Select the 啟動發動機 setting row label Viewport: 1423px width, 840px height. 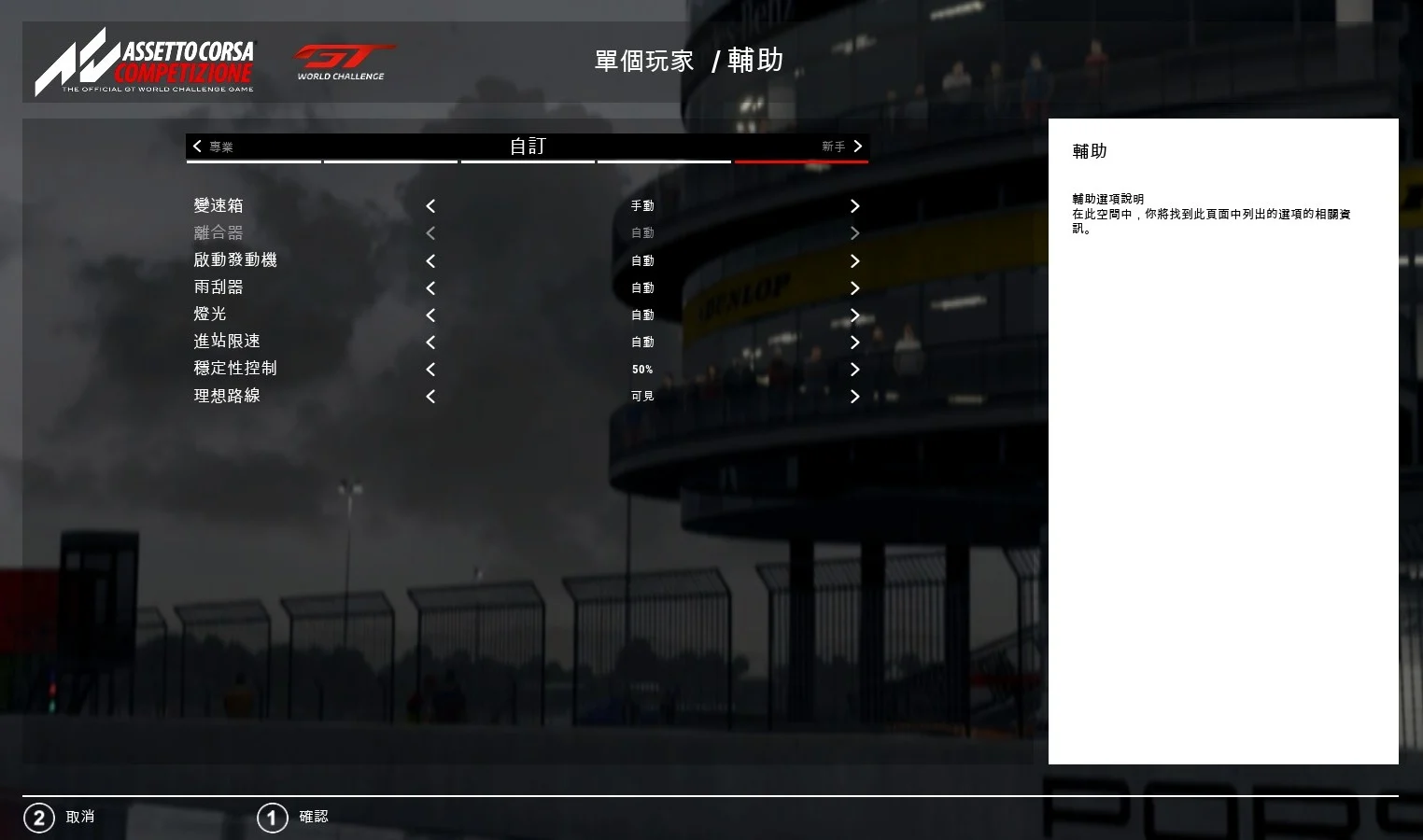235,259
